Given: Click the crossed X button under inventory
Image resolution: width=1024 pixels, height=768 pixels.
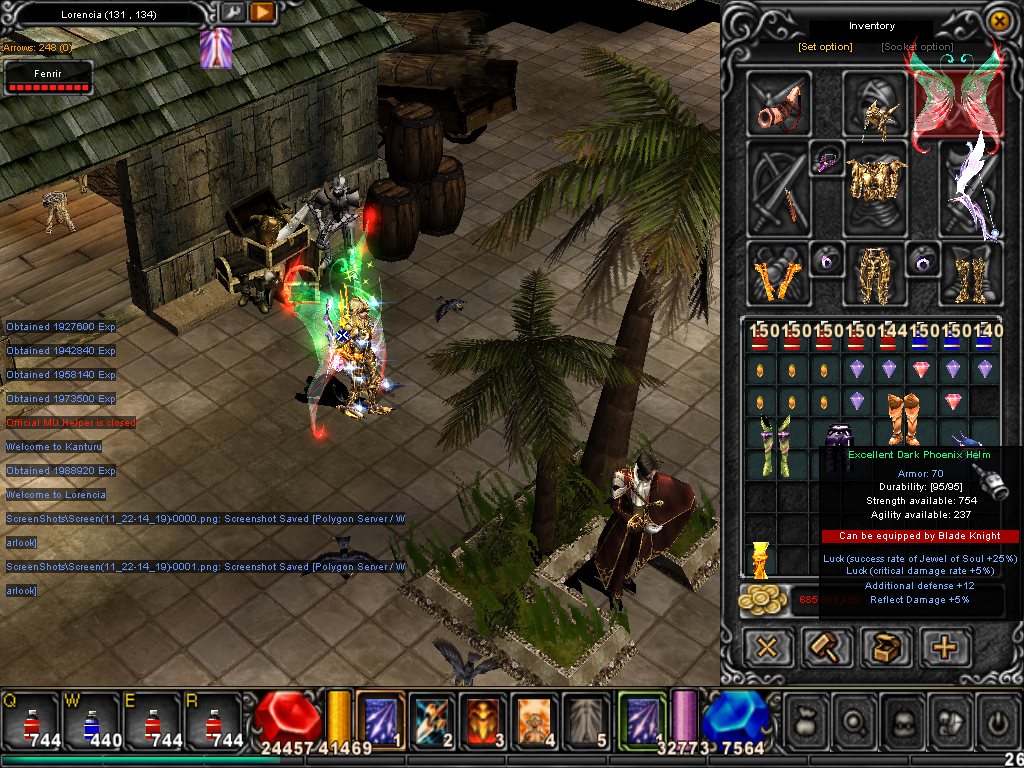Looking at the screenshot, I should 768,647.
